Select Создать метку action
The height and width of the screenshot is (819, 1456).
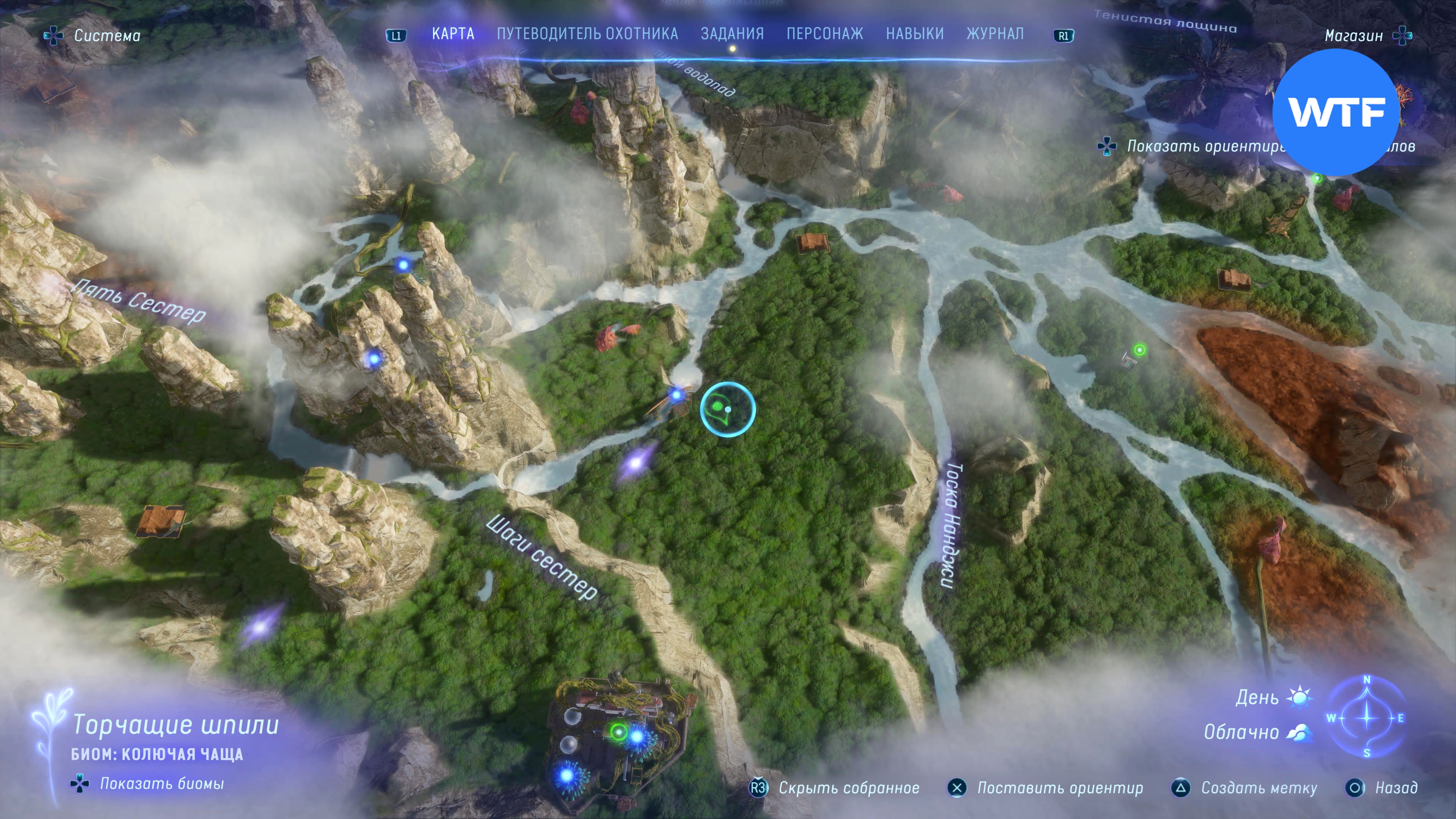[x=1259, y=788]
